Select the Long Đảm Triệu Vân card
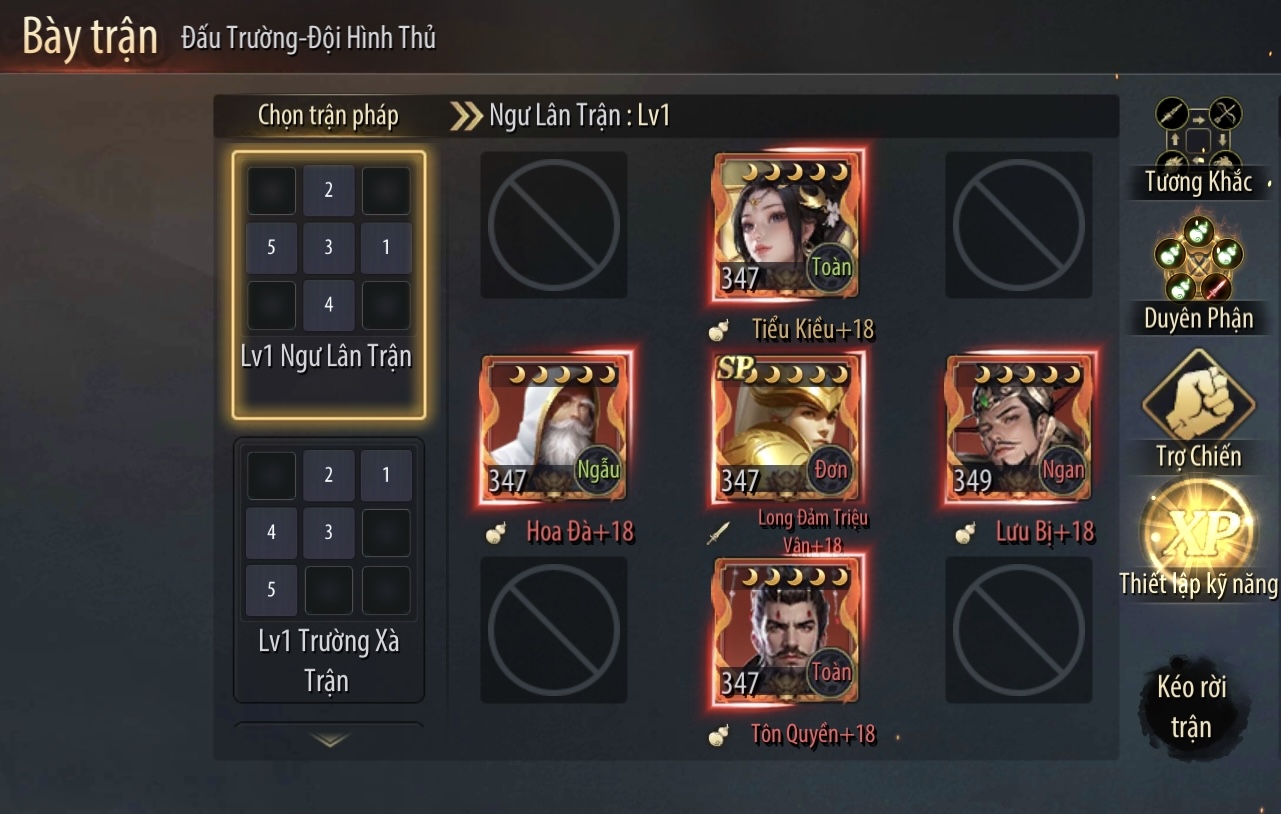This screenshot has height=814, width=1281. 786,428
